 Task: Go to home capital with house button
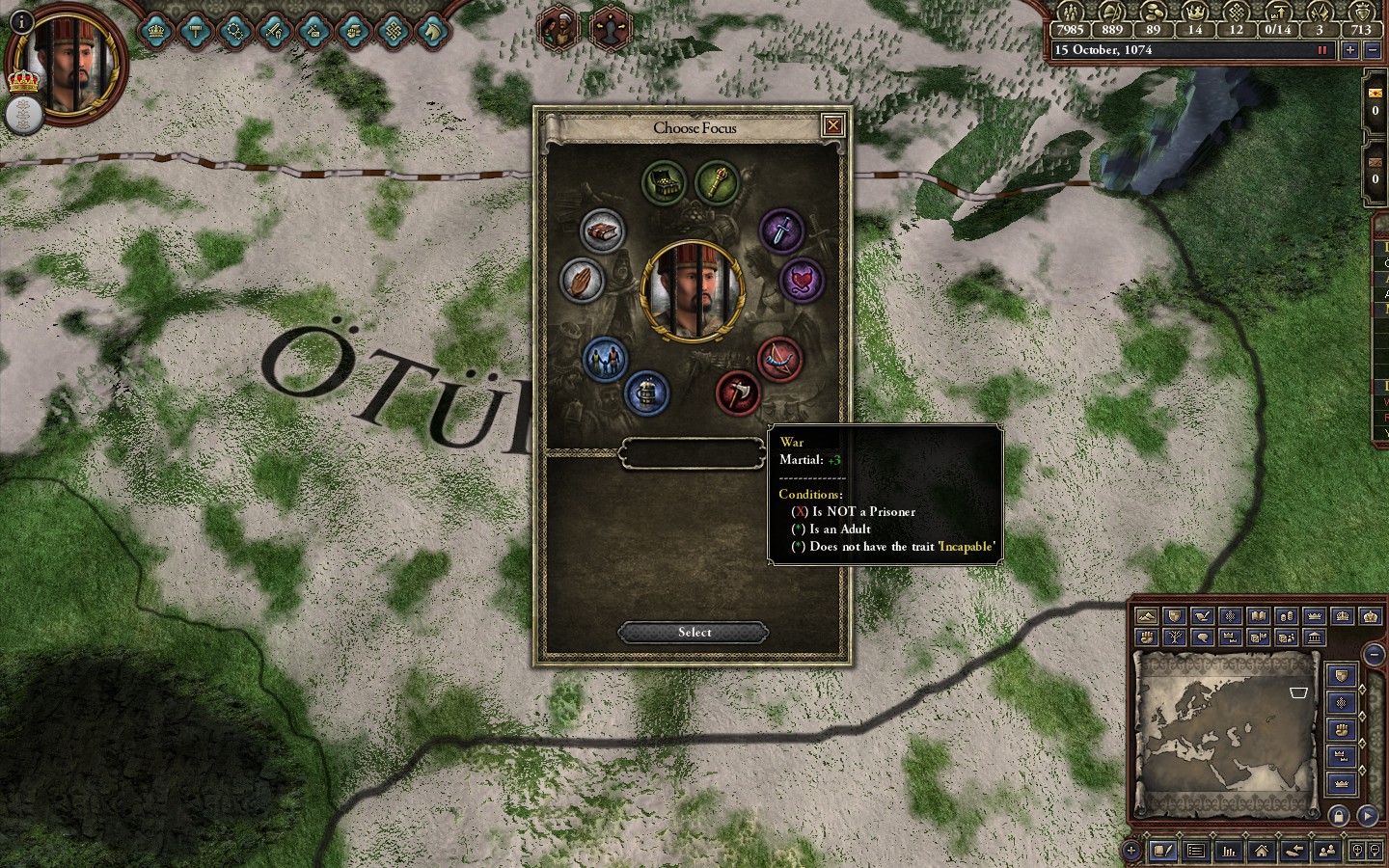(x=1261, y=851)
